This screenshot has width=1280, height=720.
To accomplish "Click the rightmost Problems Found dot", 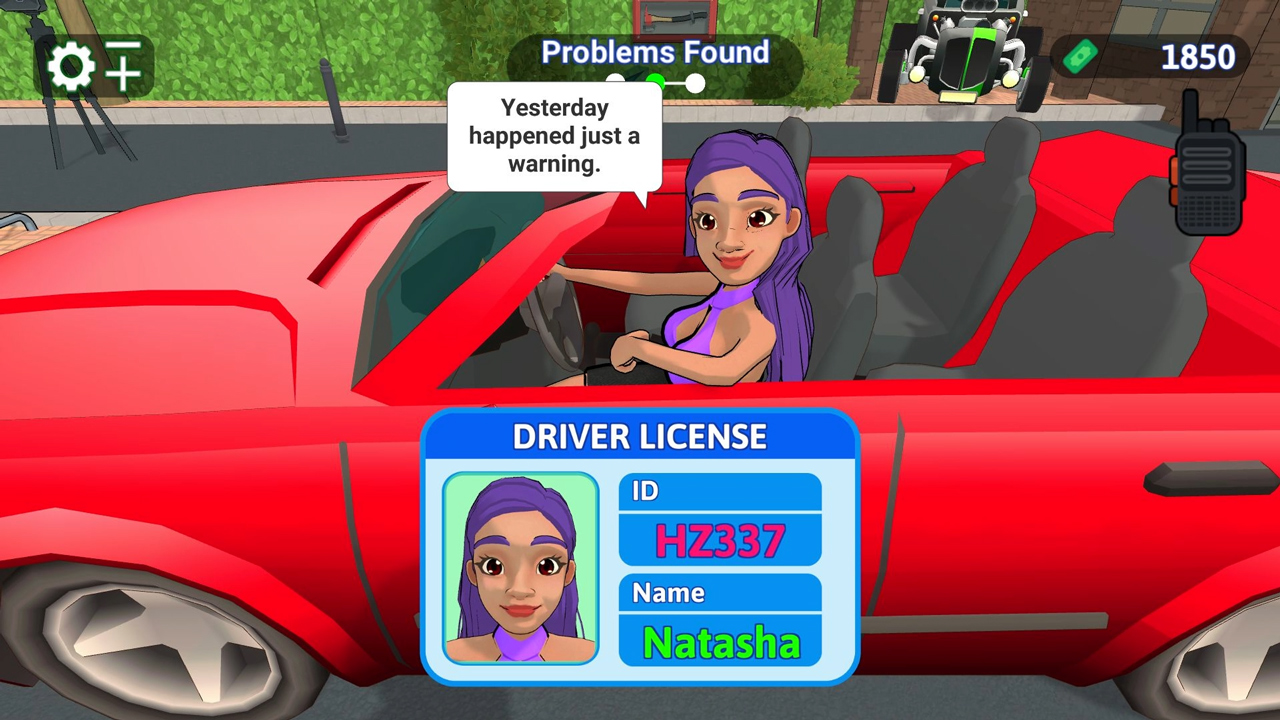I will tap(694, 84).
